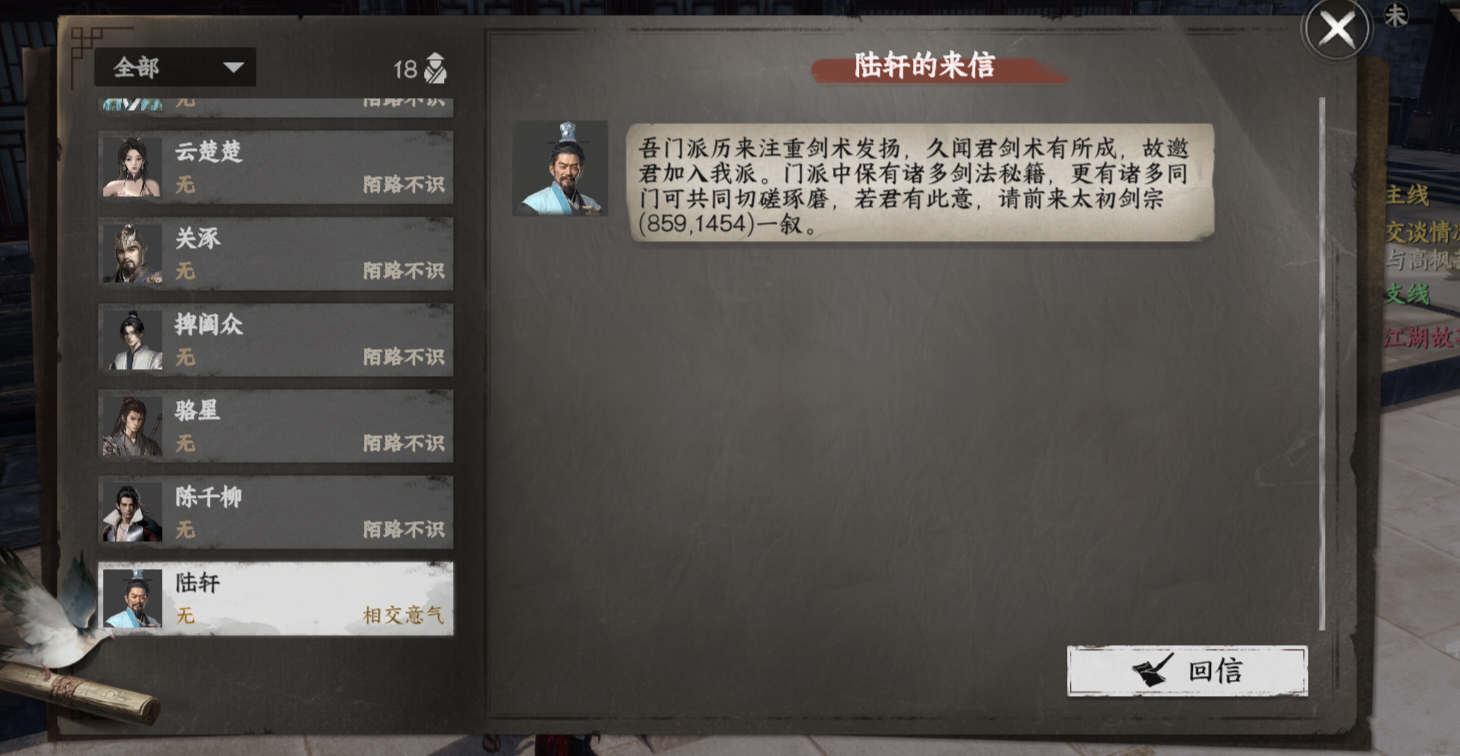Click 陈千柳's avatar portrait
This screenshot has width=1460, height=756.
click(x=133, y=511)
